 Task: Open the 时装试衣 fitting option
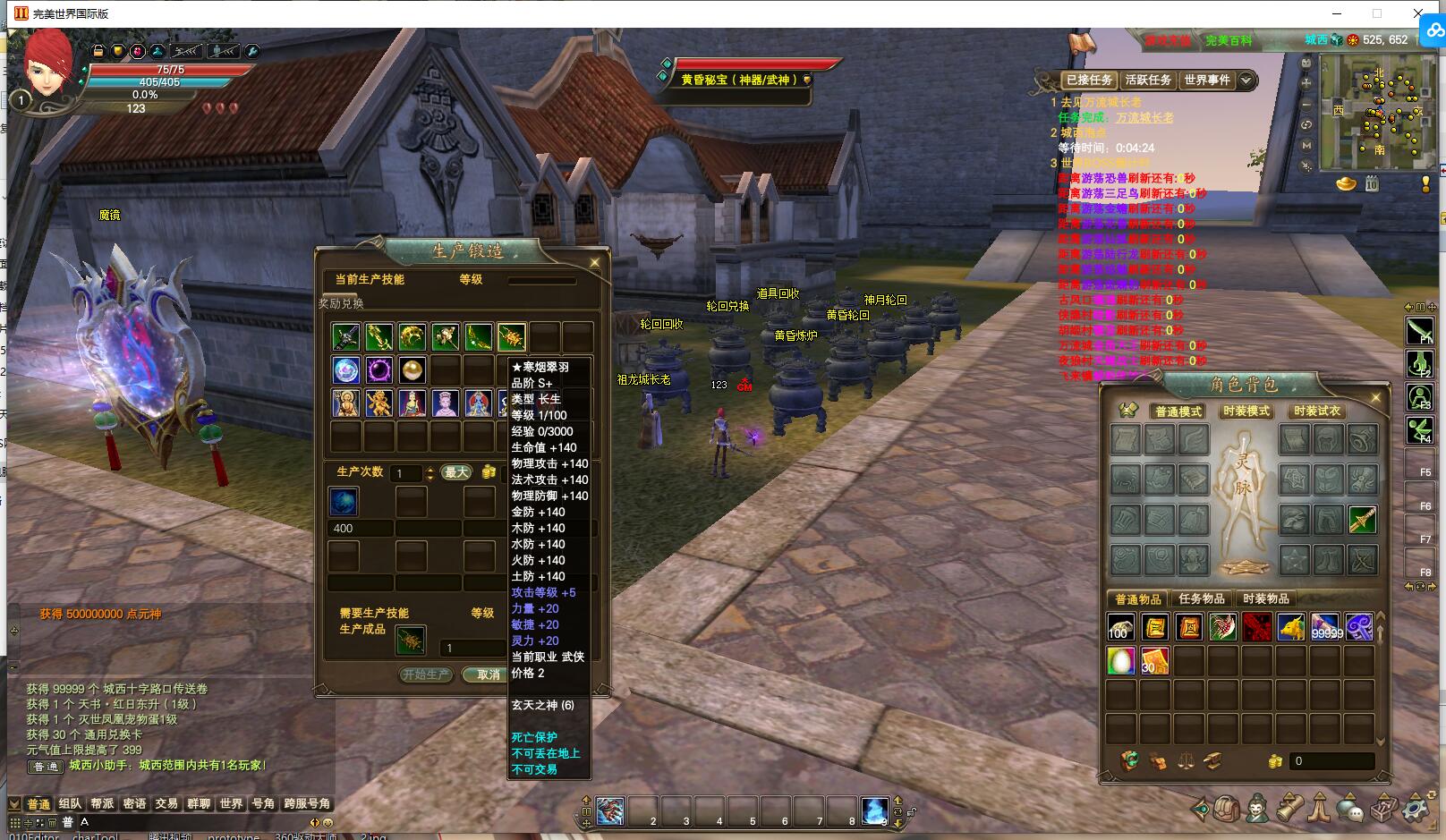(1316, 412)
